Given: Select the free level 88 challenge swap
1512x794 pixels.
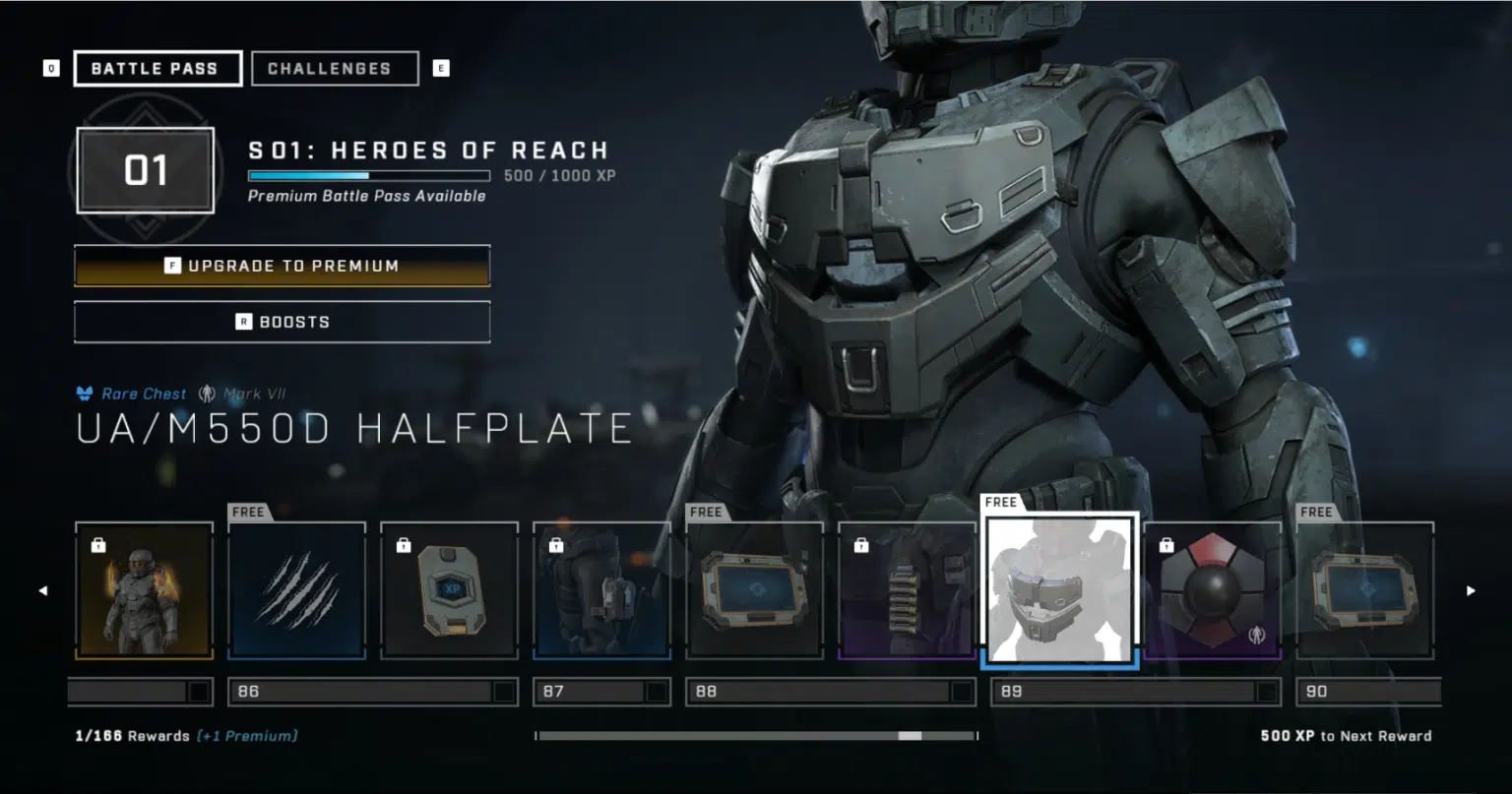Looking at the screenshot, I should tap(754, 590).
